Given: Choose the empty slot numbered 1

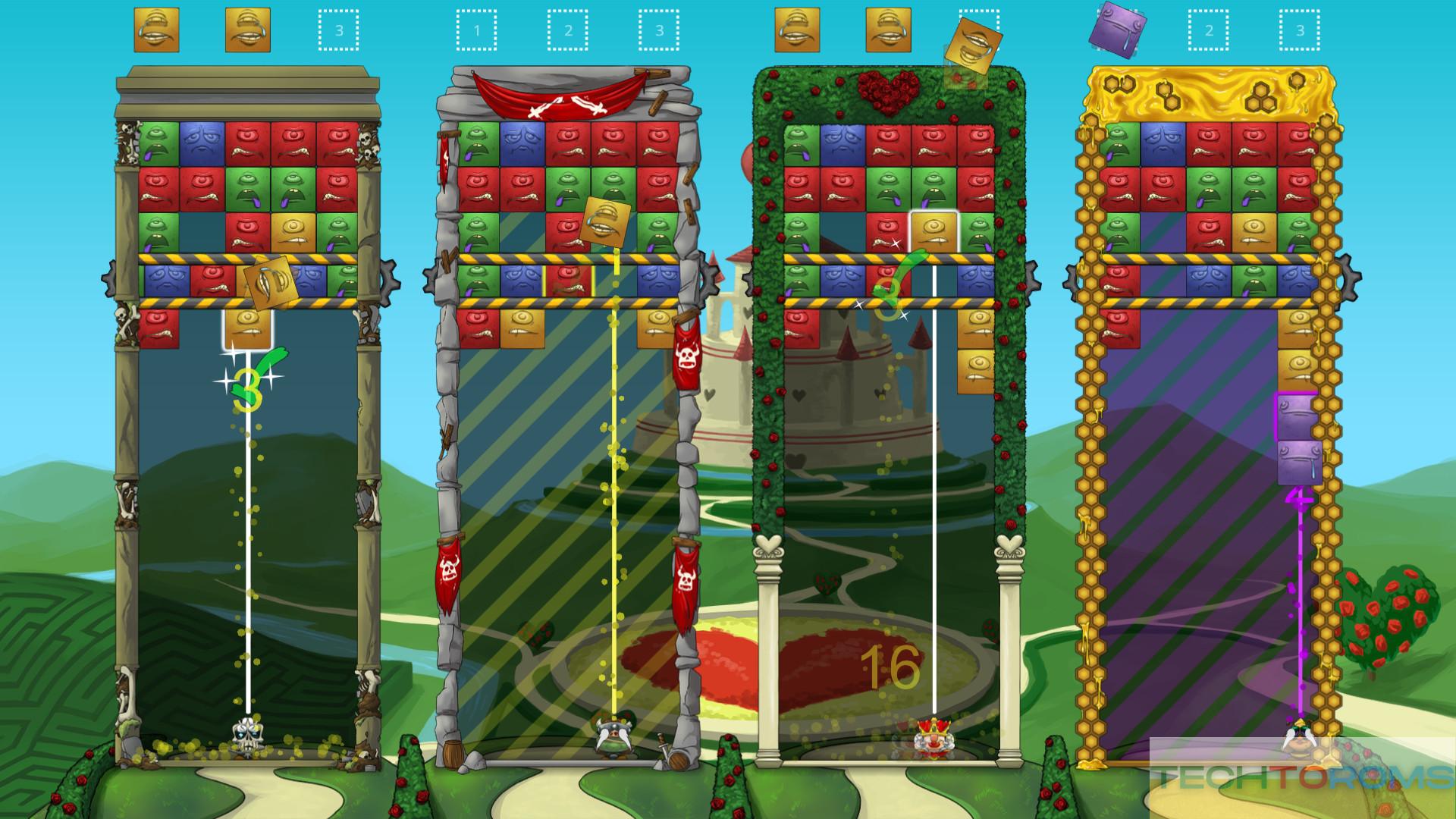Looking at the screenshot, I should tap(476, 30).
